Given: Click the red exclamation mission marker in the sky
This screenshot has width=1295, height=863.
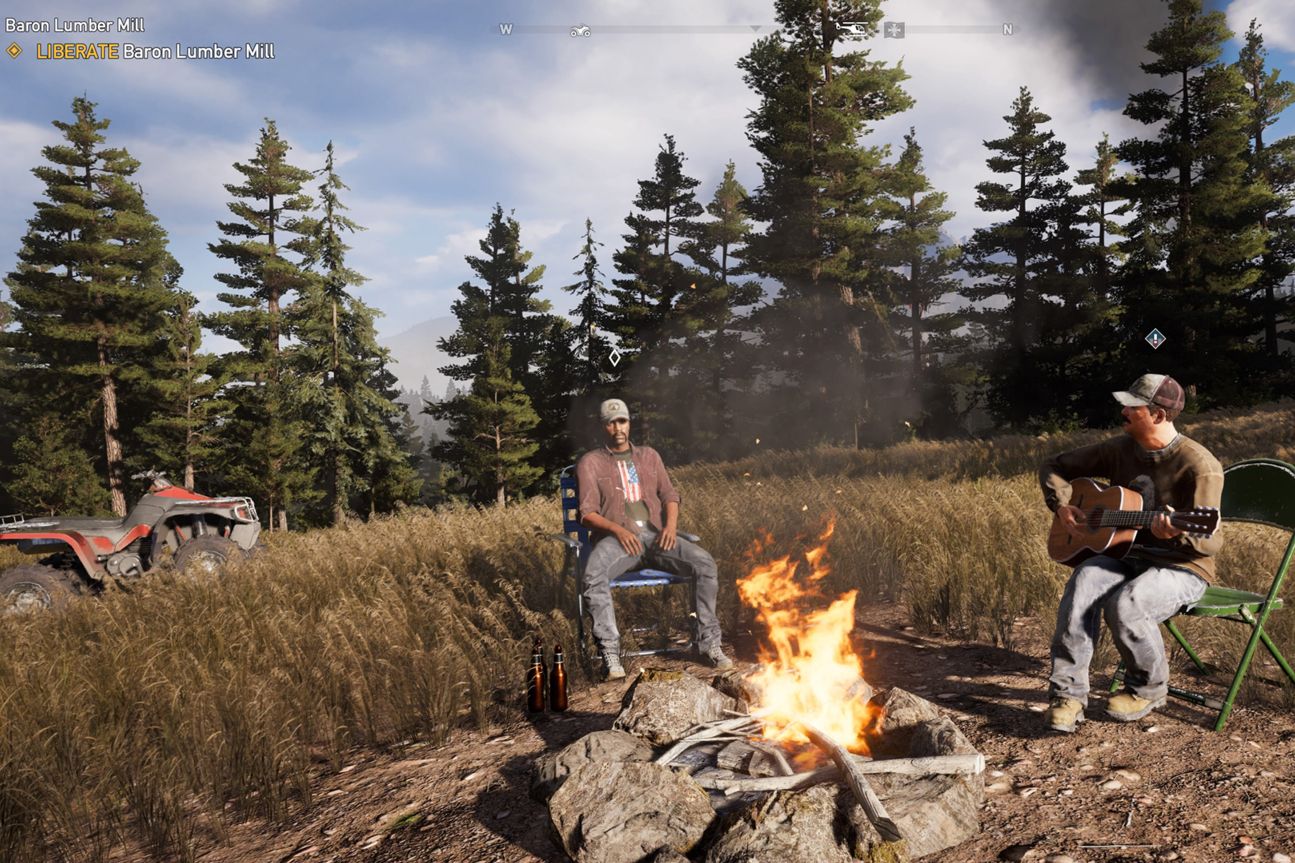Looking at the screenshot, I should (x=1157, y=339).
